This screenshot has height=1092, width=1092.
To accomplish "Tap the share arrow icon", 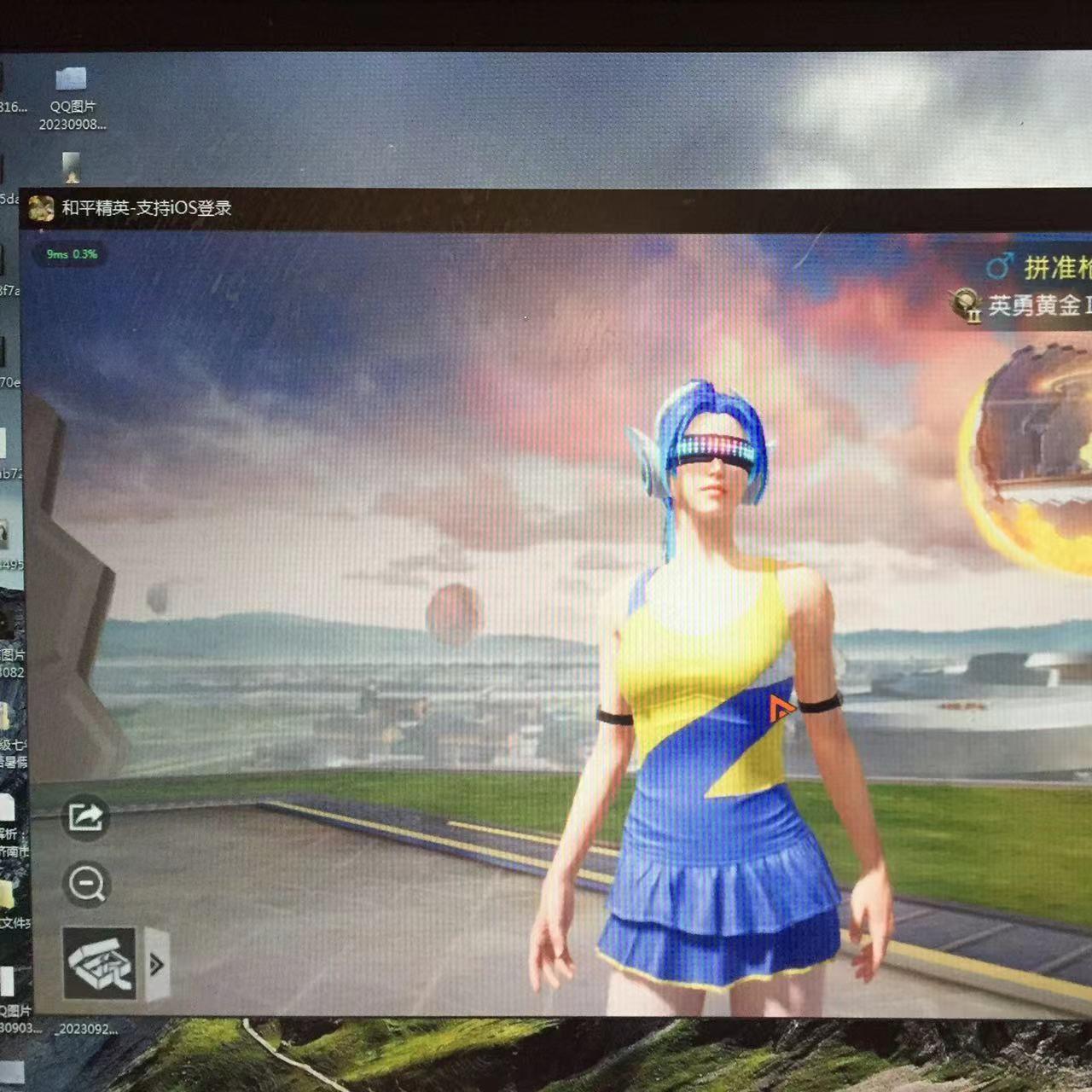I will 85,816.
